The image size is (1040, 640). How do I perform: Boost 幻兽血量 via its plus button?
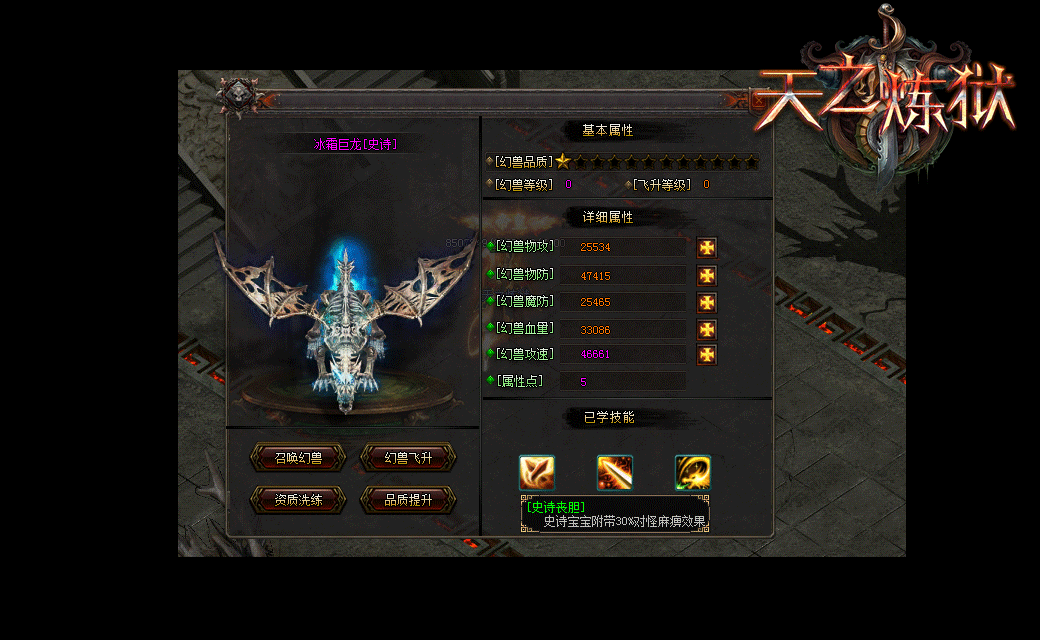[x=707, y=329]
